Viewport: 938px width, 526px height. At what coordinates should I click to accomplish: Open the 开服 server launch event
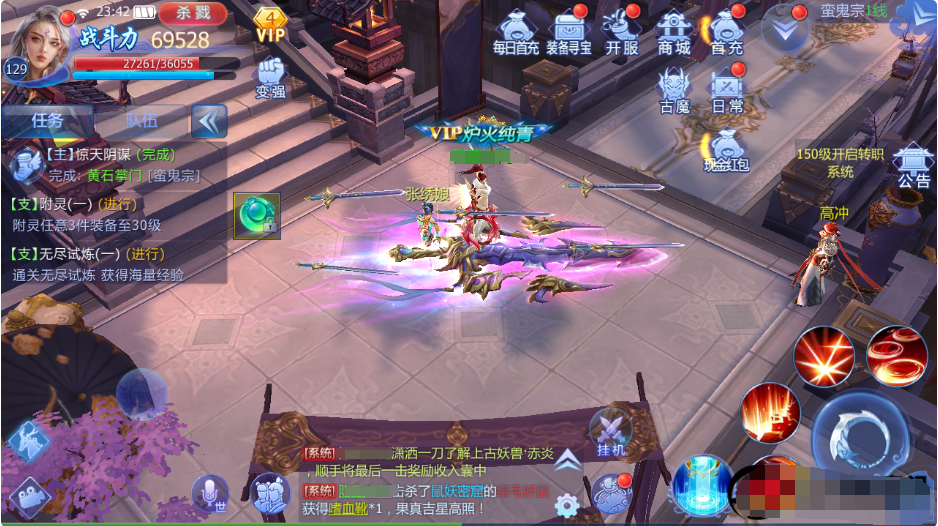click(622, 31)
